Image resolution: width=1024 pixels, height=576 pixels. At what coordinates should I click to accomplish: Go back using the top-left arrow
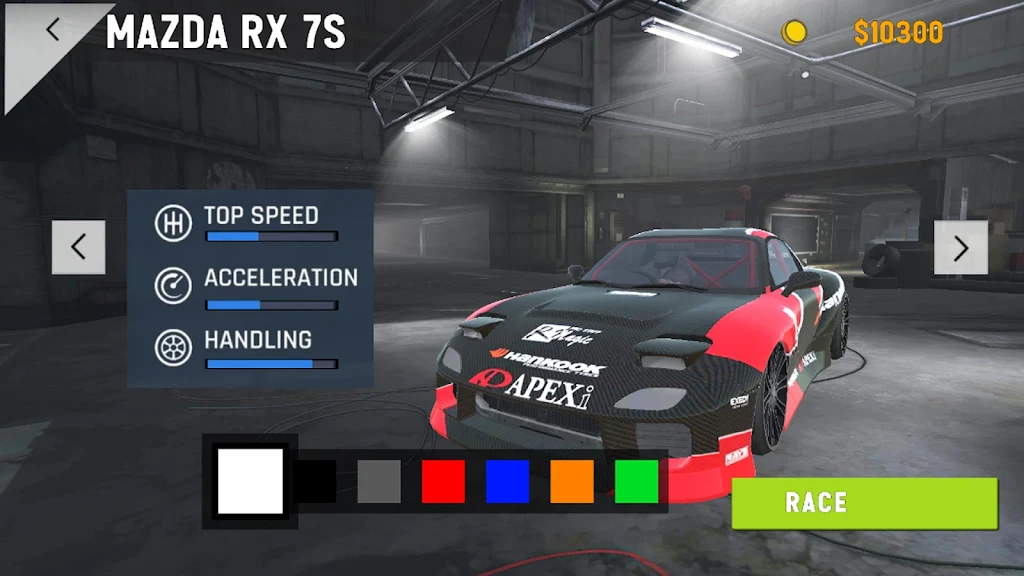point(53,30)
